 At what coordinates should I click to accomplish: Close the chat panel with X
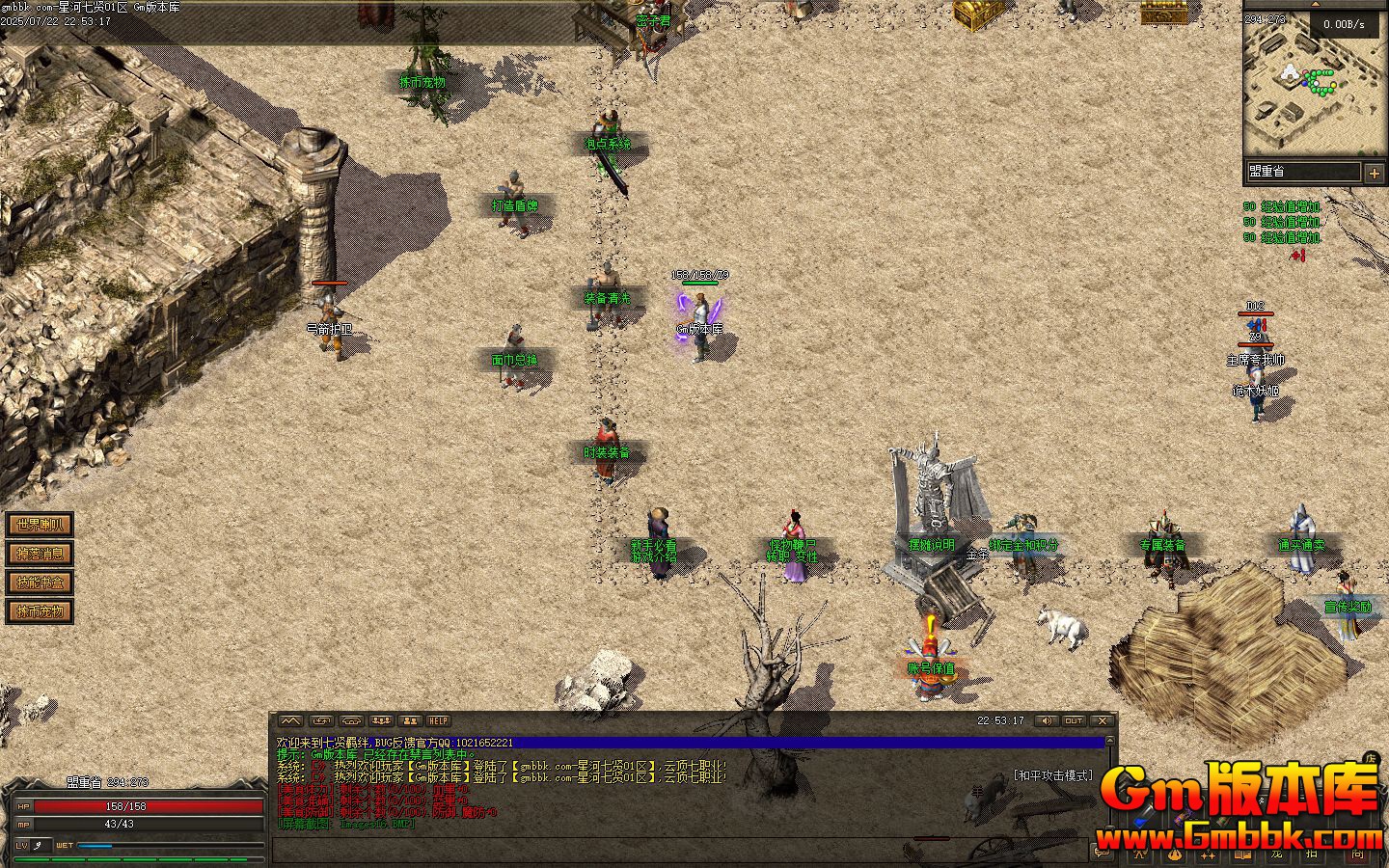[1103, 720]
